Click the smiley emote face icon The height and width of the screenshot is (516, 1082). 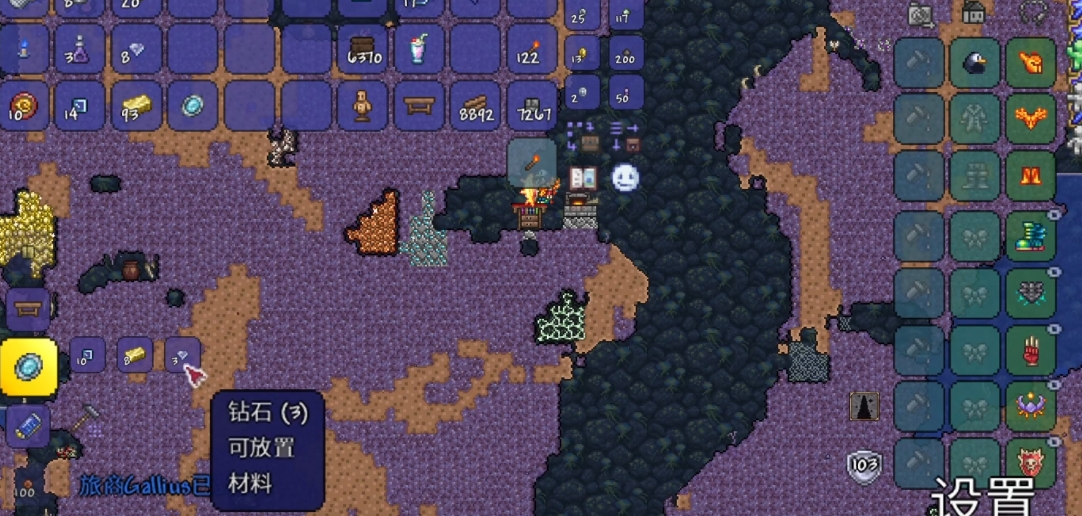pos(625,178)
